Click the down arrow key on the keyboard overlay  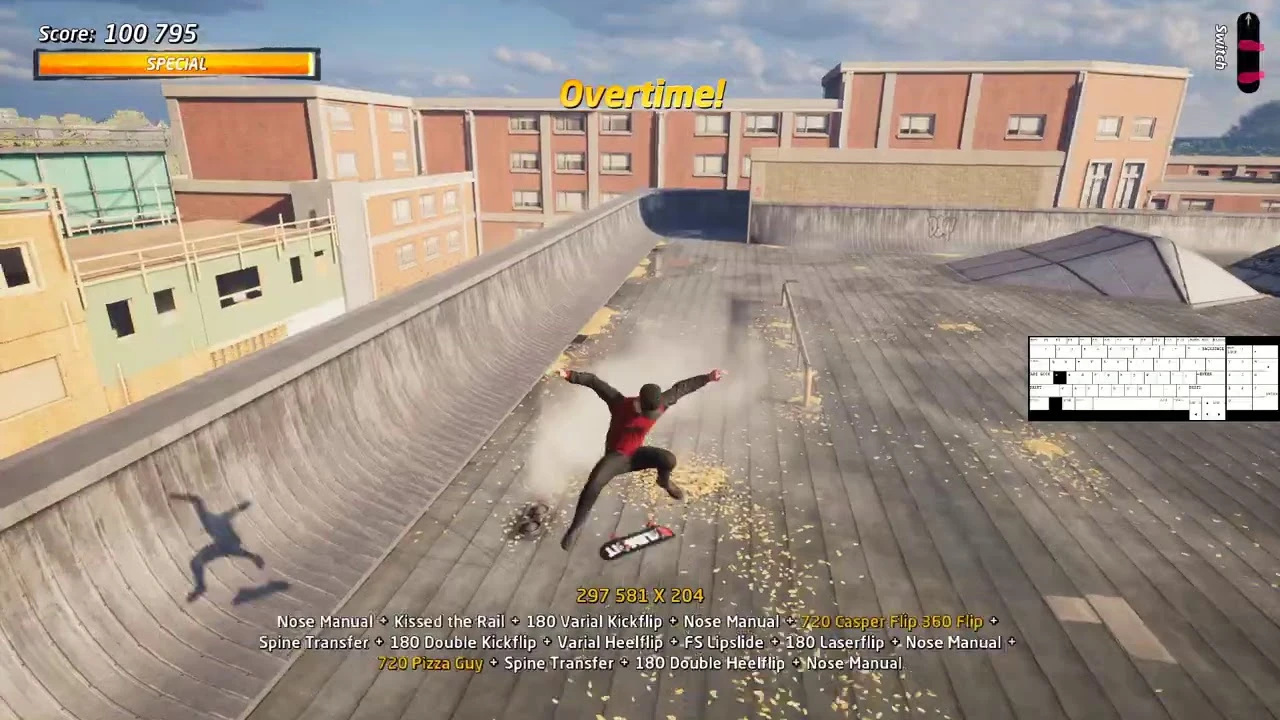pos(1207,414)
